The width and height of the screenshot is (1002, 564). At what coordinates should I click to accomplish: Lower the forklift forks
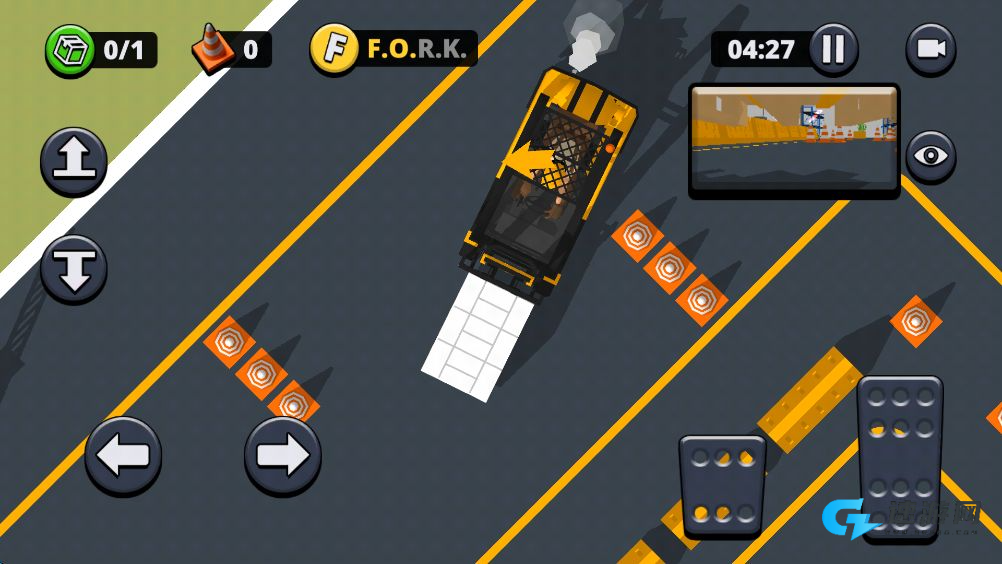click(74, 268)
